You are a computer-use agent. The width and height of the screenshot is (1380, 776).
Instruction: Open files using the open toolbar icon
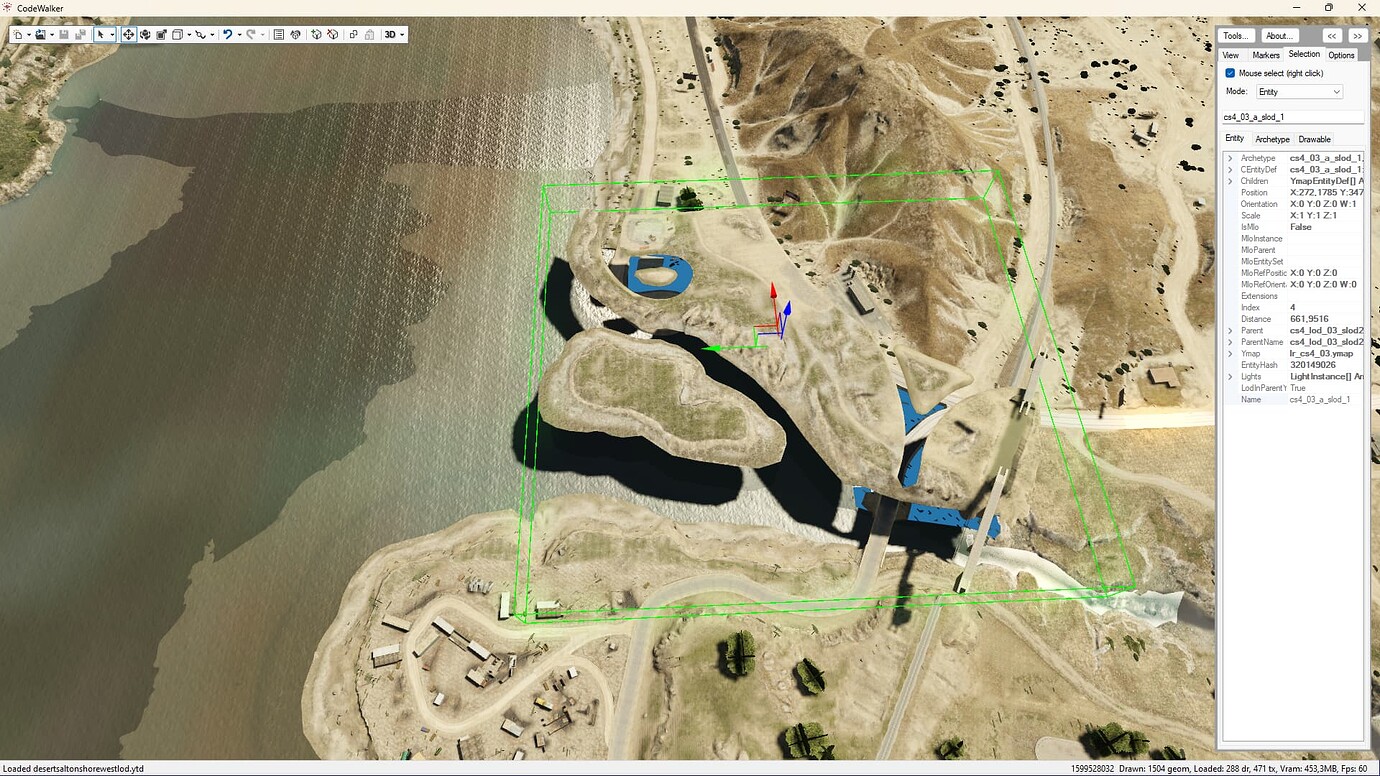(39, 34)
